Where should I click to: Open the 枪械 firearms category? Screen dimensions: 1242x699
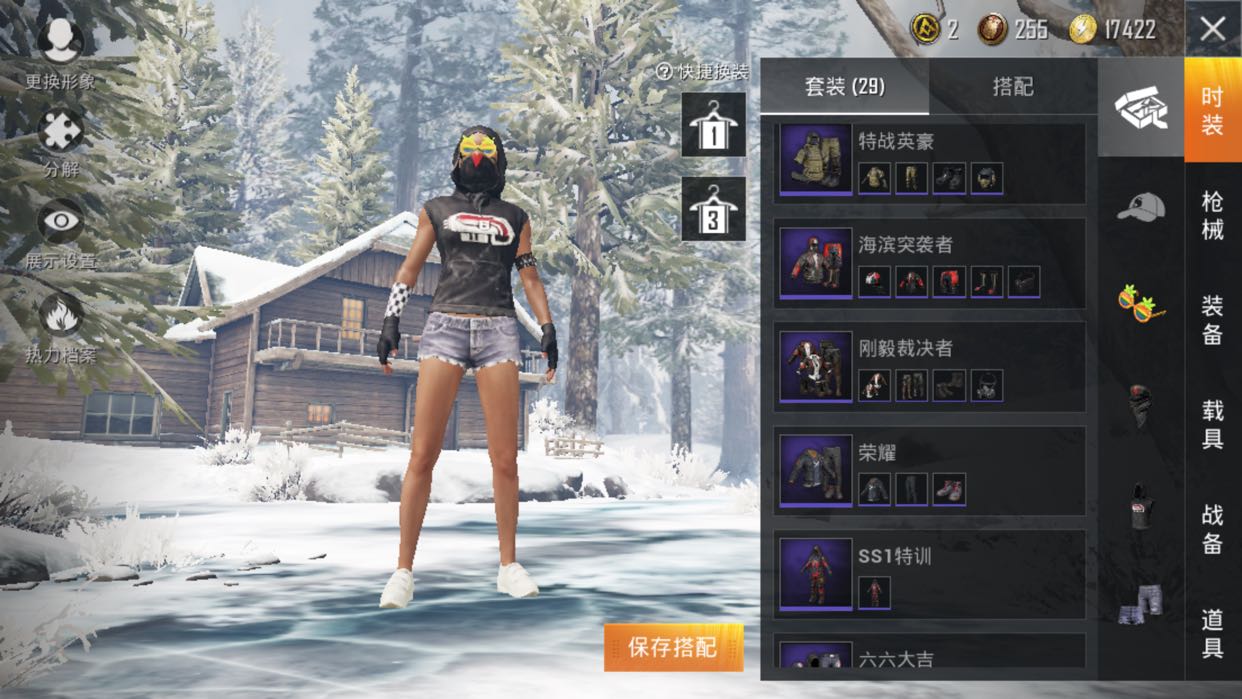click(x=1212, y=215)
